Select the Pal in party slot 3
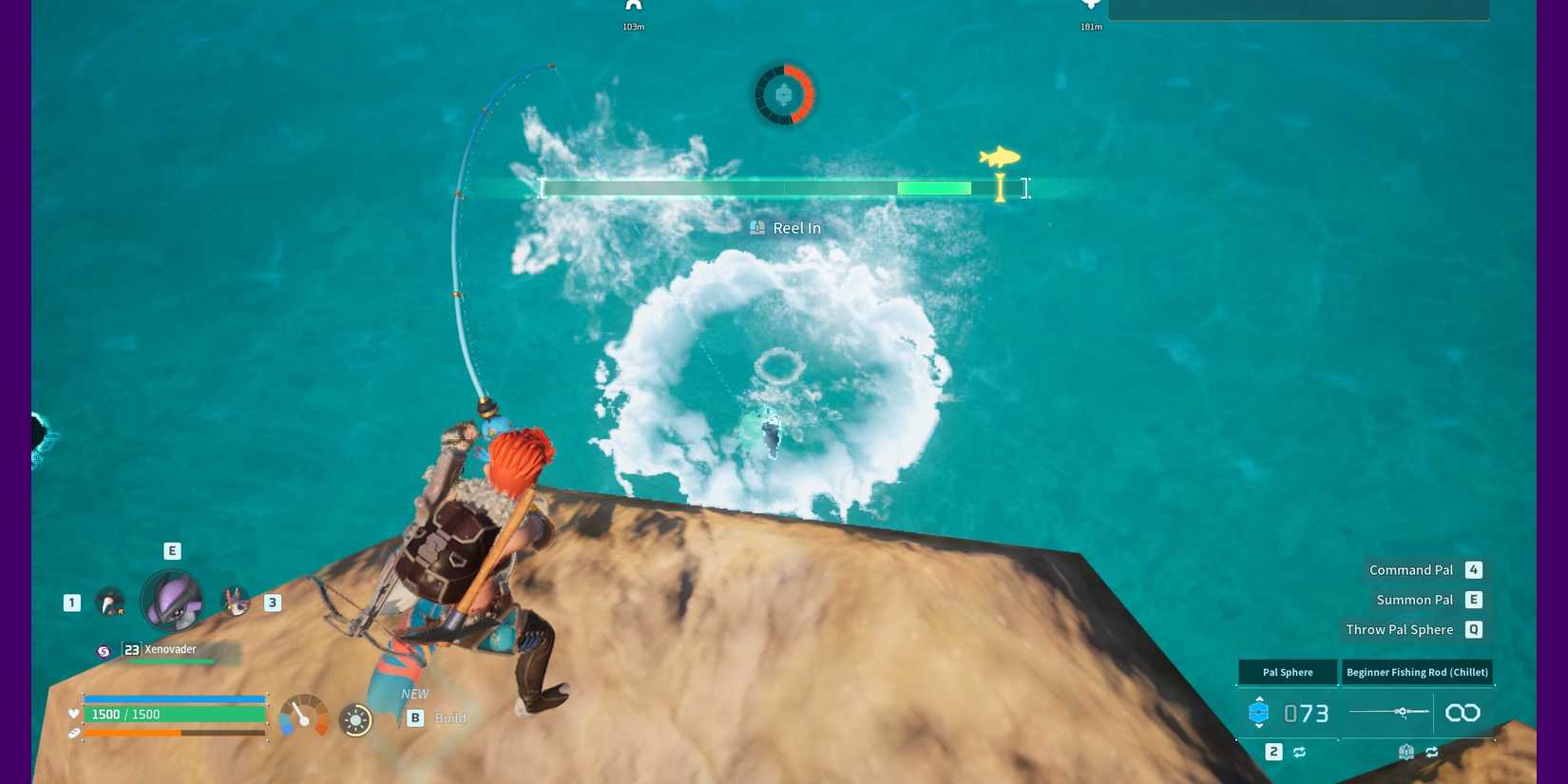The image size is (1568, 784). 236,602
